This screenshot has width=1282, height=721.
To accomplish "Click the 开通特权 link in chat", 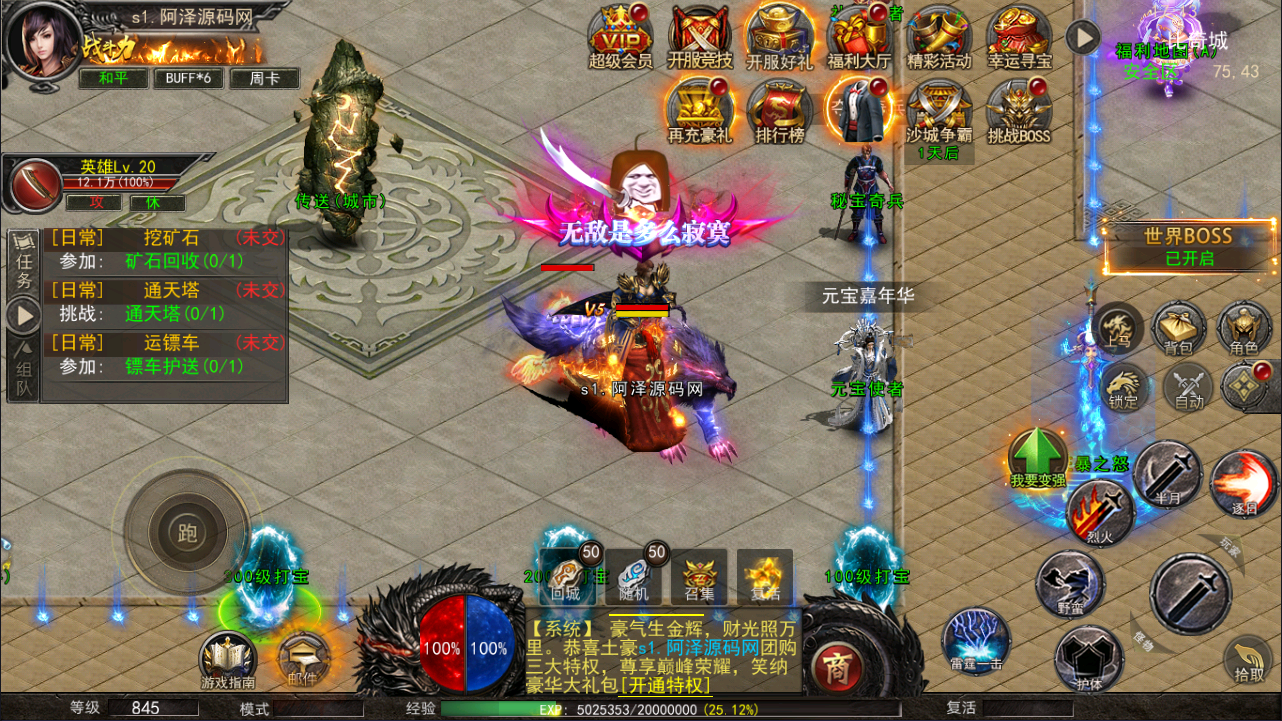I will [x=664, y=685].
